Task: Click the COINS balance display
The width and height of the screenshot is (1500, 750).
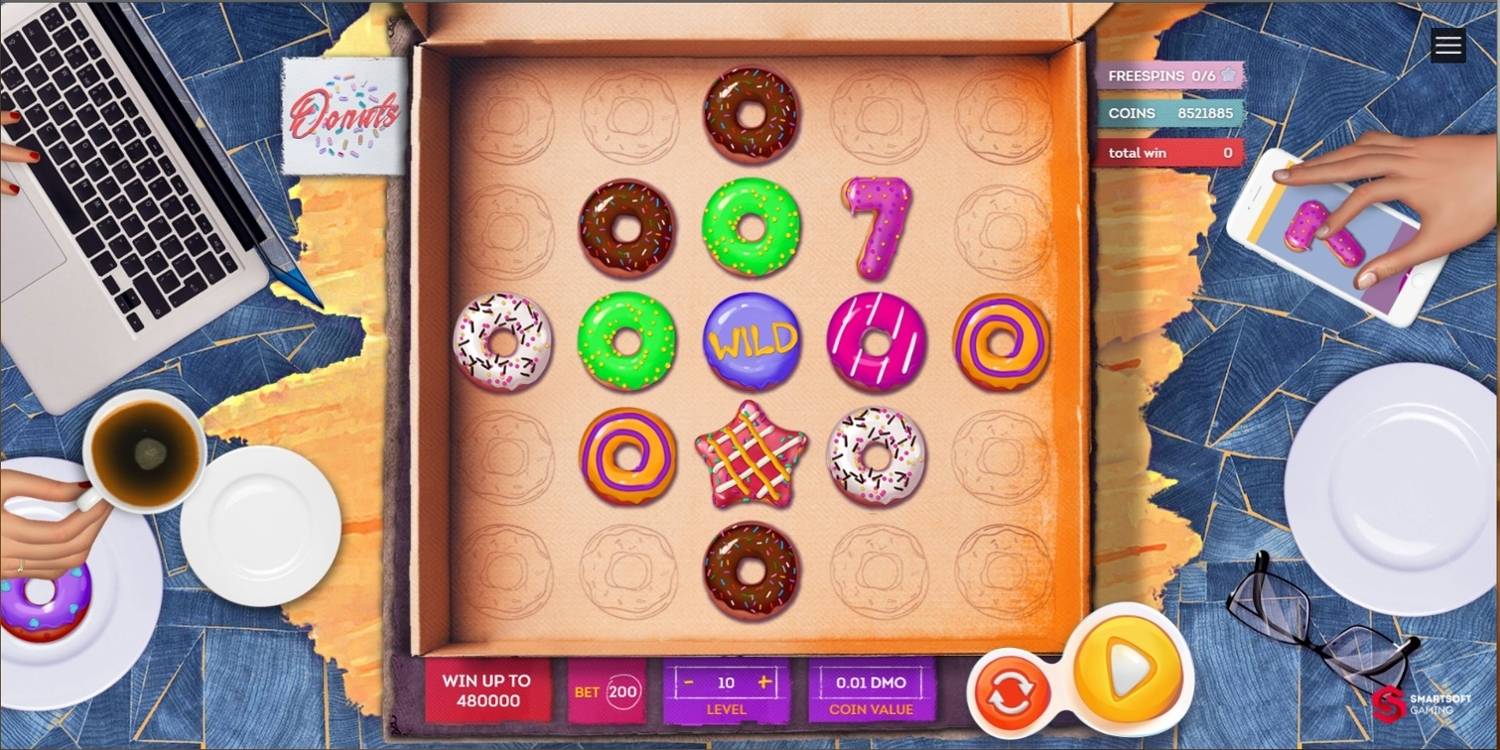Action: tap(1171, 113)
